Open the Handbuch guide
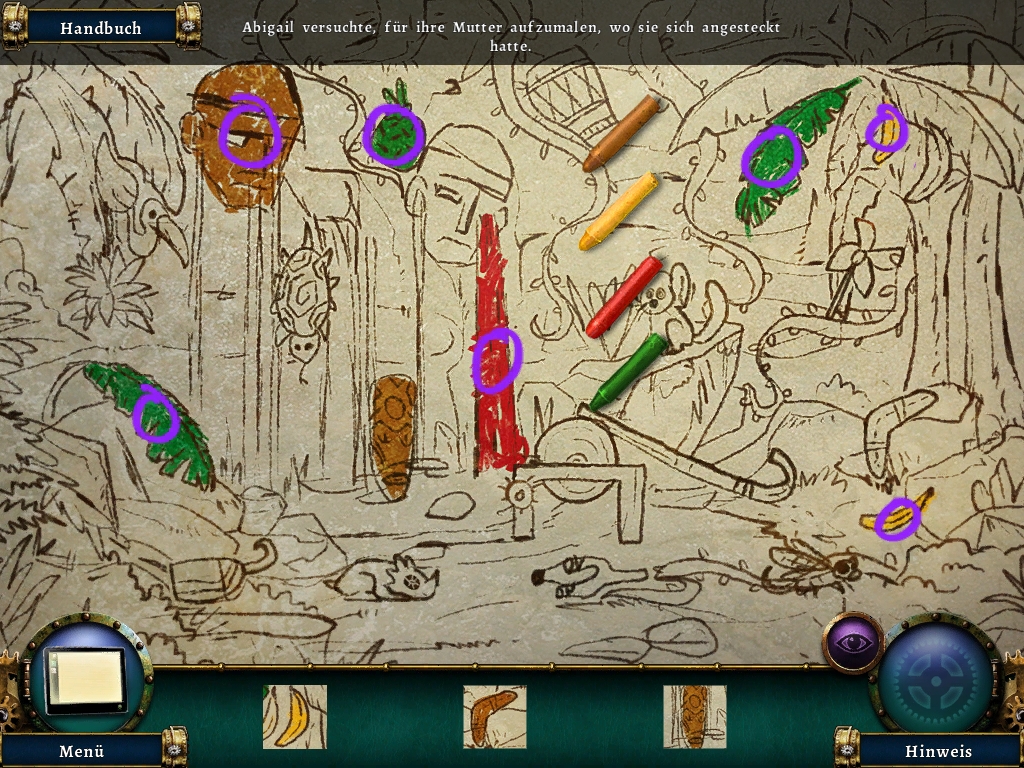Screen dimensions: 1024x768 point(100,28)
